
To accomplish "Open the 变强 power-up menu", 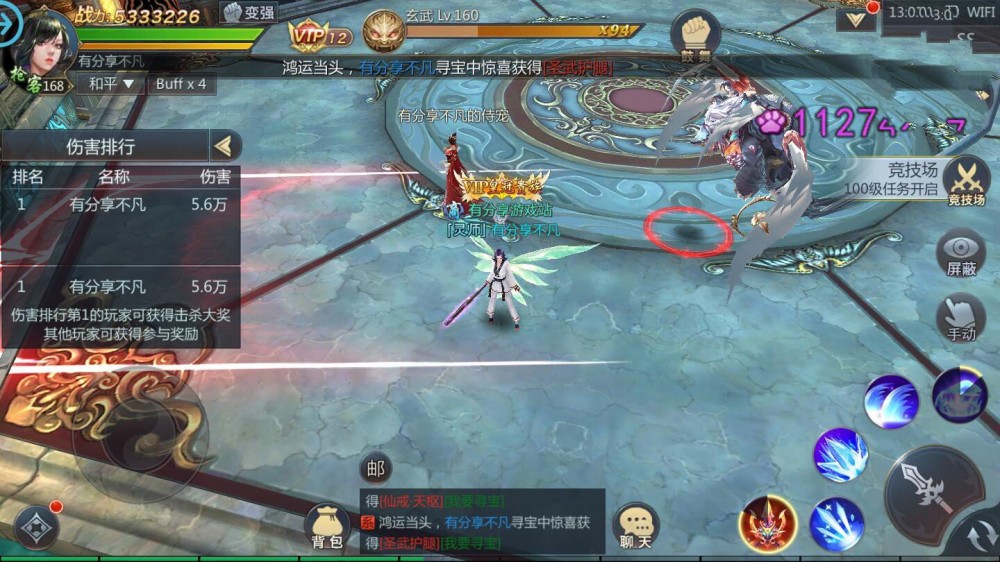I will pyautogui.click(x=248, y=13).
